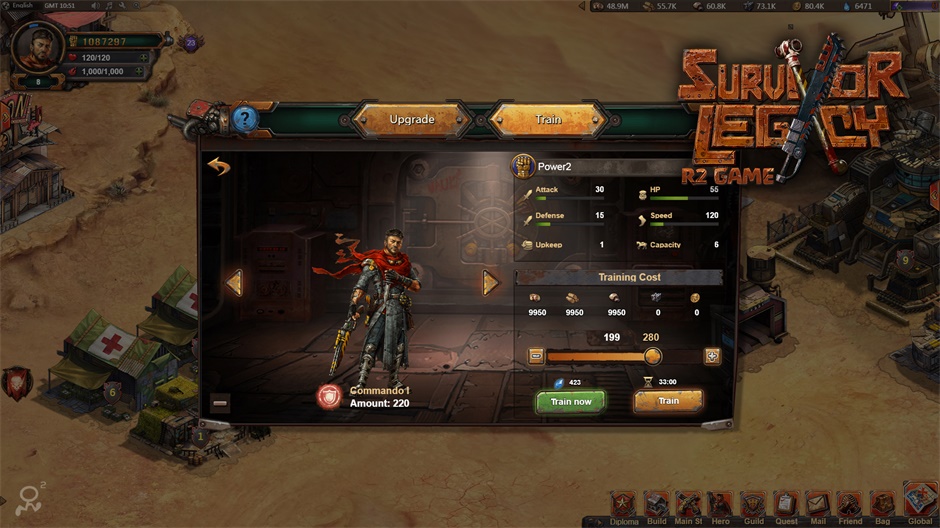
Task: Click the player portrait avatar
Action: (38, 44)
